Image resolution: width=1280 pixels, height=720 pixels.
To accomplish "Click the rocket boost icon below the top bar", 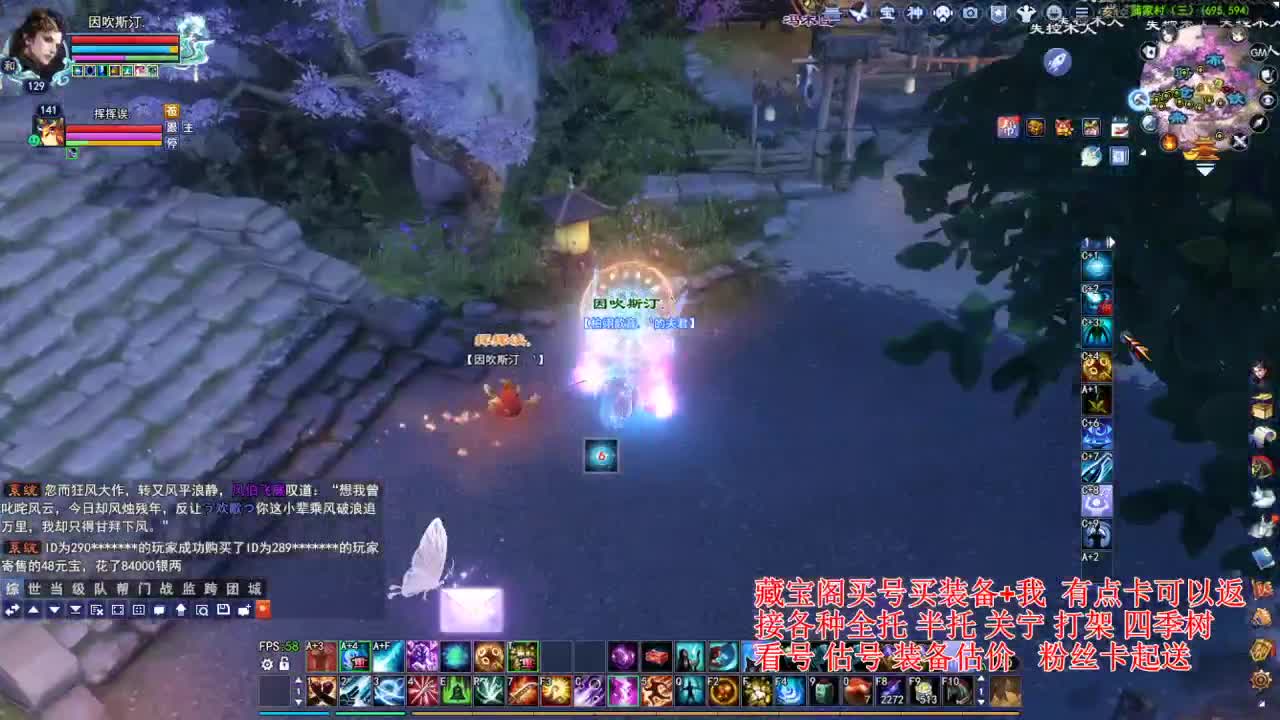I will 1058,61.
